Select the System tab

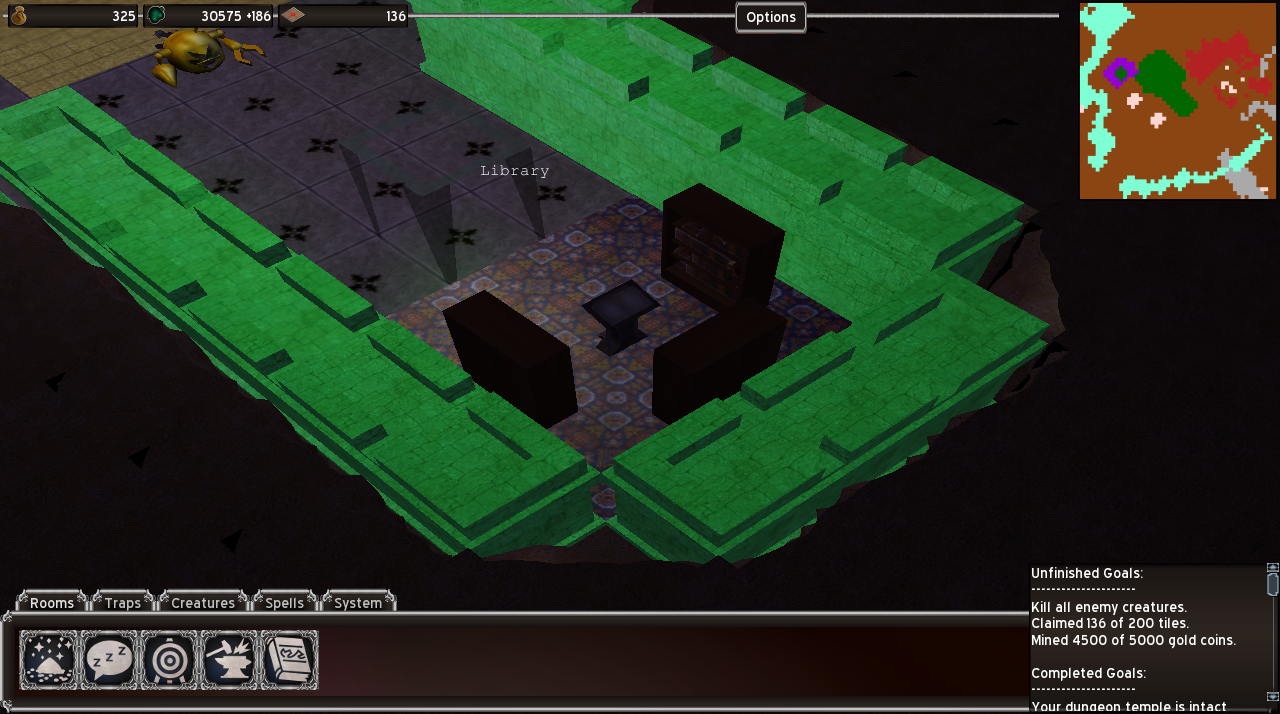click(x=358, y=602)
